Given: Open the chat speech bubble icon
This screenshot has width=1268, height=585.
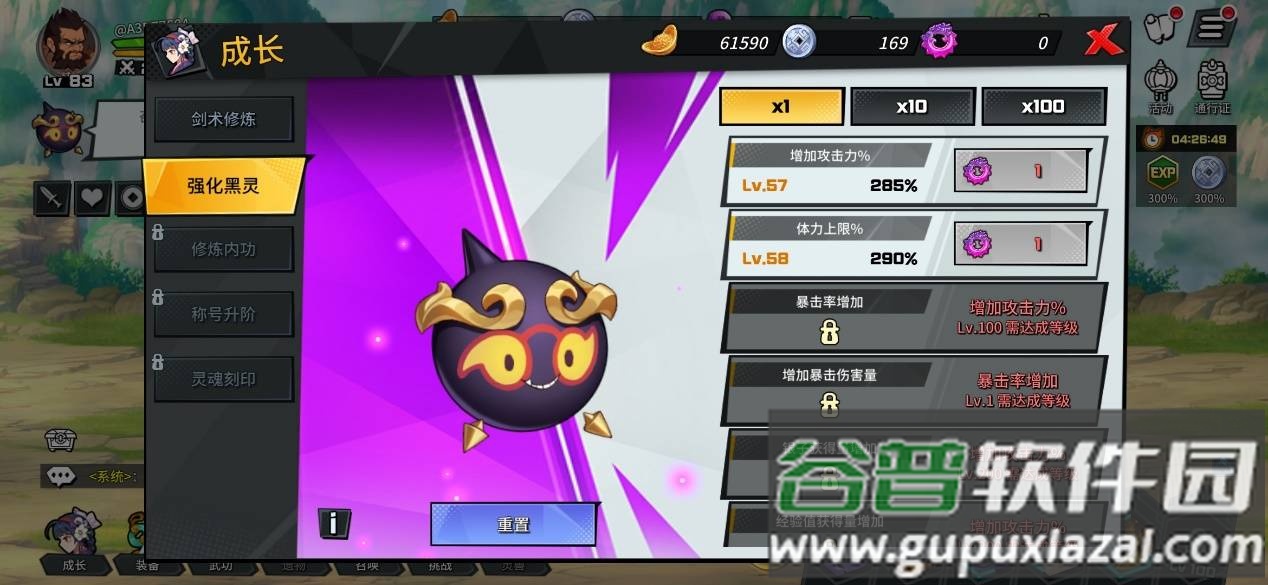Looking at the screenshot, I should [62, 477].
